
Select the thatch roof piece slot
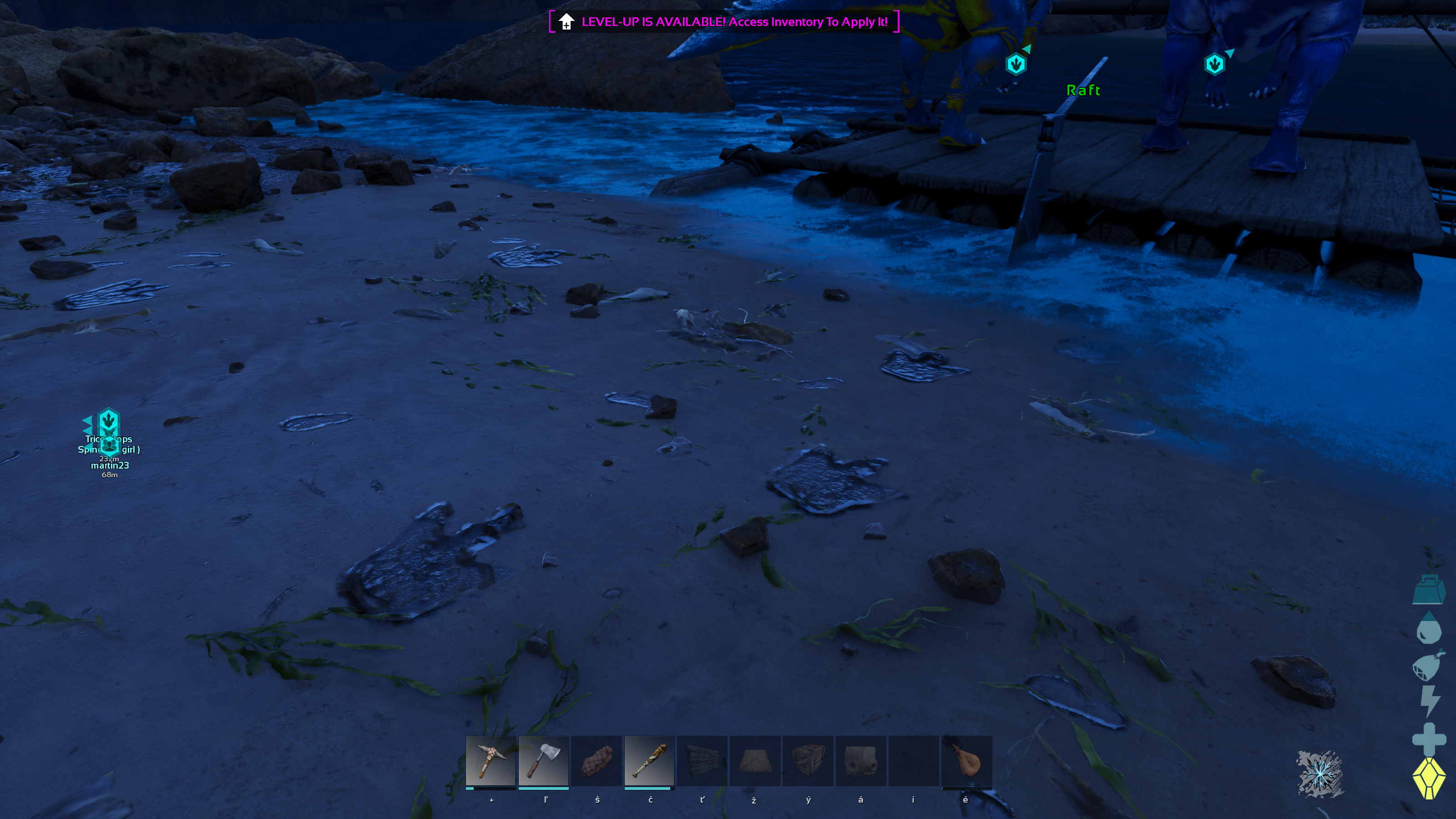[755, 760]
